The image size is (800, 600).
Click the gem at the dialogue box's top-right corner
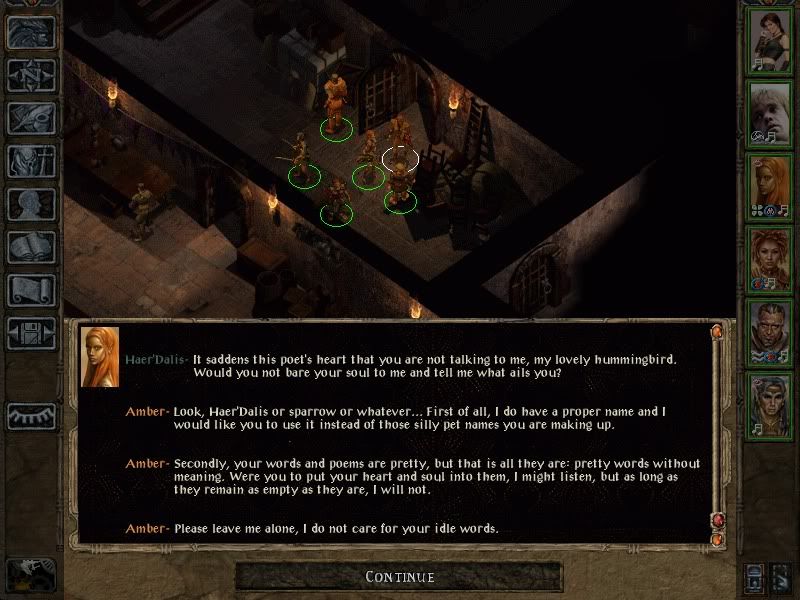(x=716, y=331)
